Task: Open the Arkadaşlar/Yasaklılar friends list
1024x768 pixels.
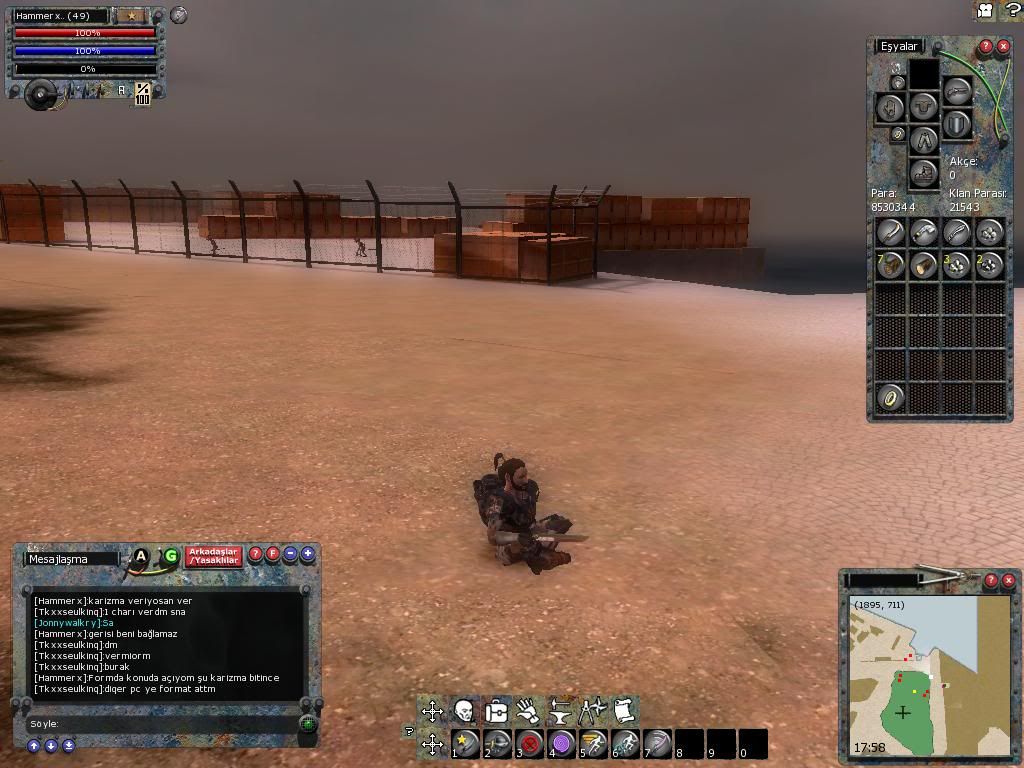Action: (x=214, y=557)
